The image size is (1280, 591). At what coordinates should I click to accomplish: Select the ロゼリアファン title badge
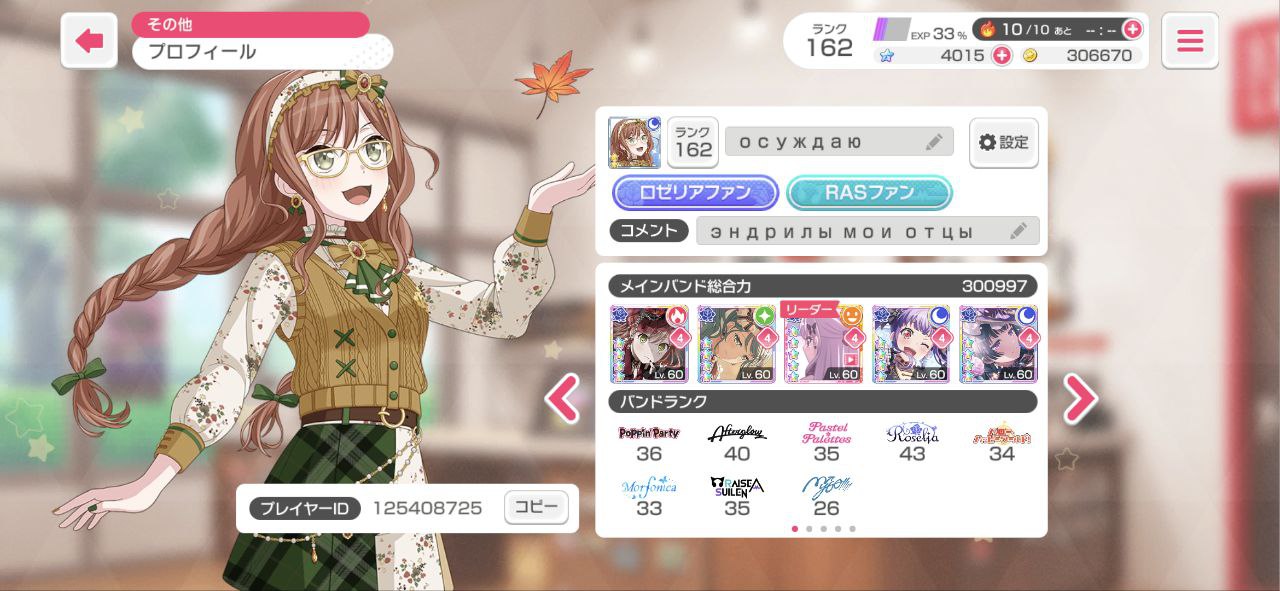(695, 193)
